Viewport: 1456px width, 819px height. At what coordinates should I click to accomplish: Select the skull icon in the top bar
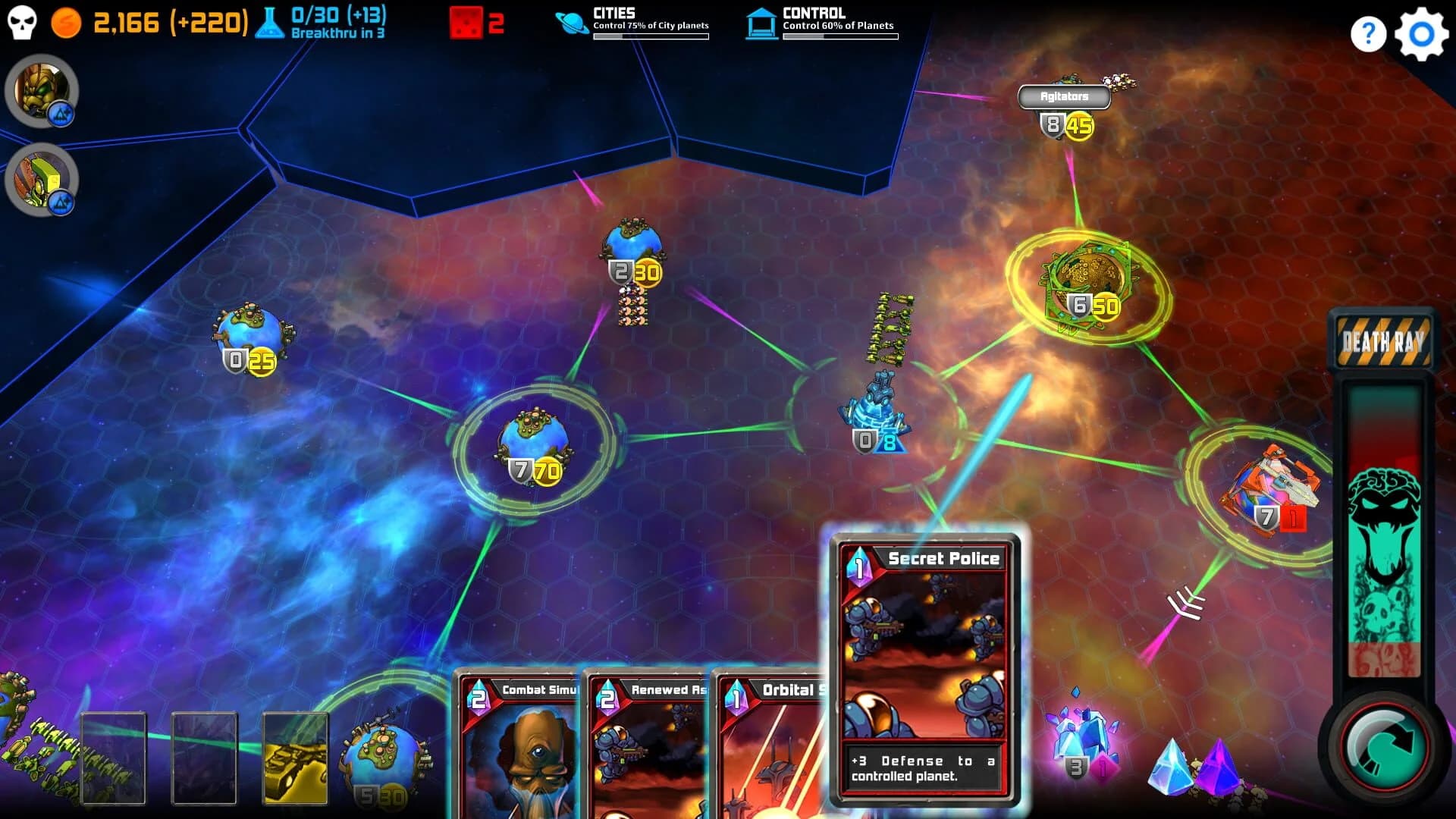click(x=22, y=22)
